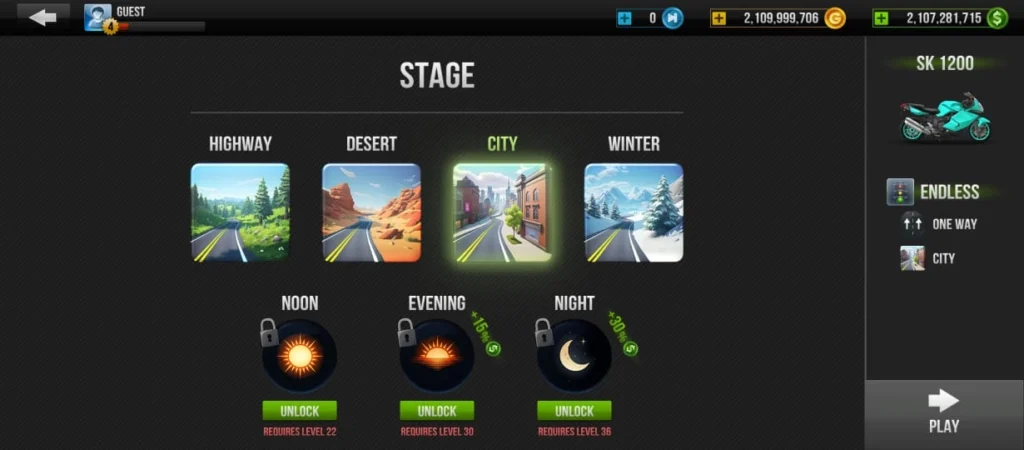Add more gold coins
This screenshot has height=450, width=1024.
click(719, 18)
